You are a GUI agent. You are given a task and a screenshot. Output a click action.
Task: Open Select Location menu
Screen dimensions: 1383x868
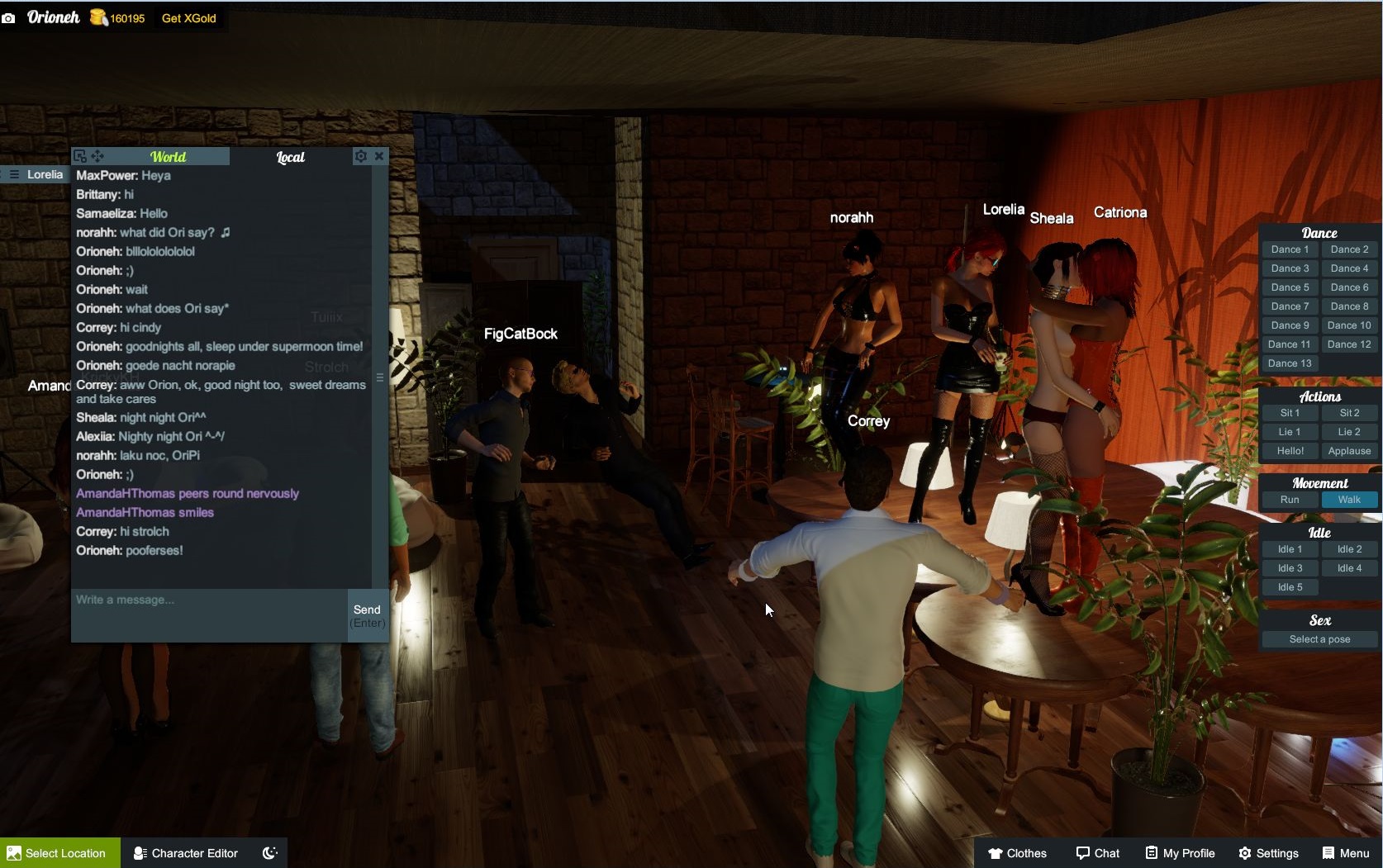pos(59,853)
